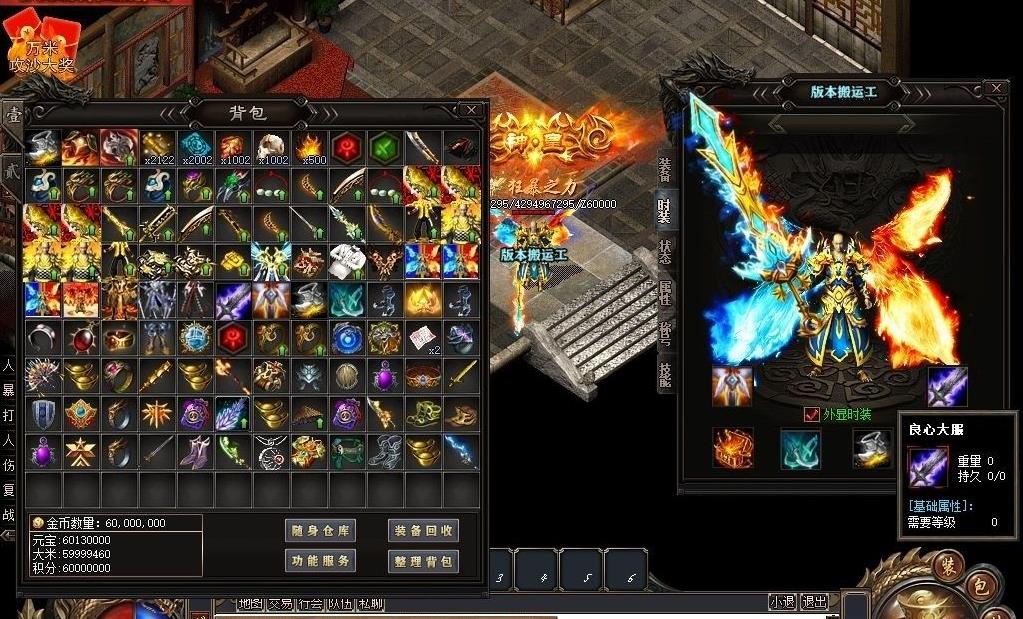Select the skull item stack x1002
1023x619 pixels.
point(271,147)
